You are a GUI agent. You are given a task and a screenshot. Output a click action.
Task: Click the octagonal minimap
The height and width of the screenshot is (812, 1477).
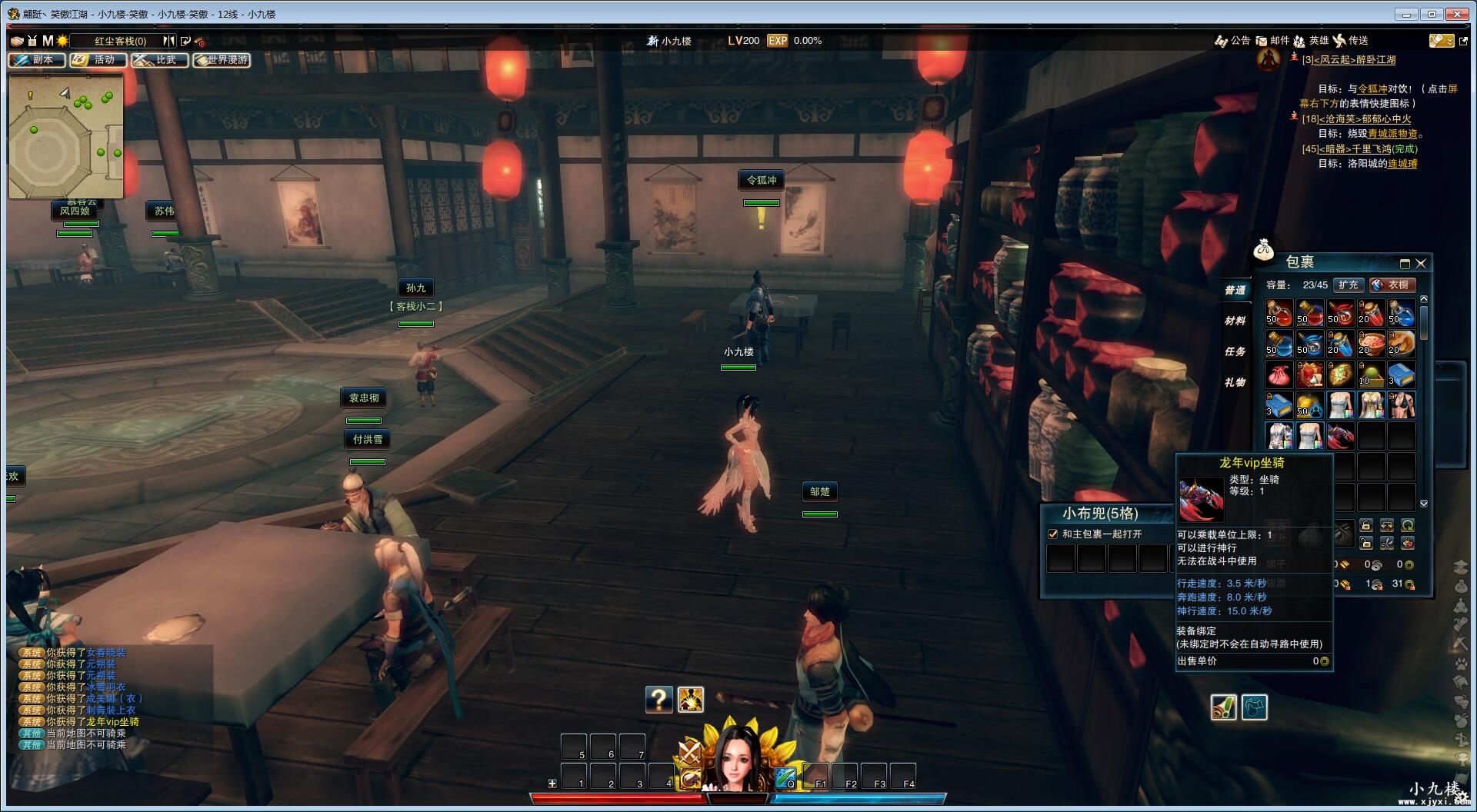(65, 137)
